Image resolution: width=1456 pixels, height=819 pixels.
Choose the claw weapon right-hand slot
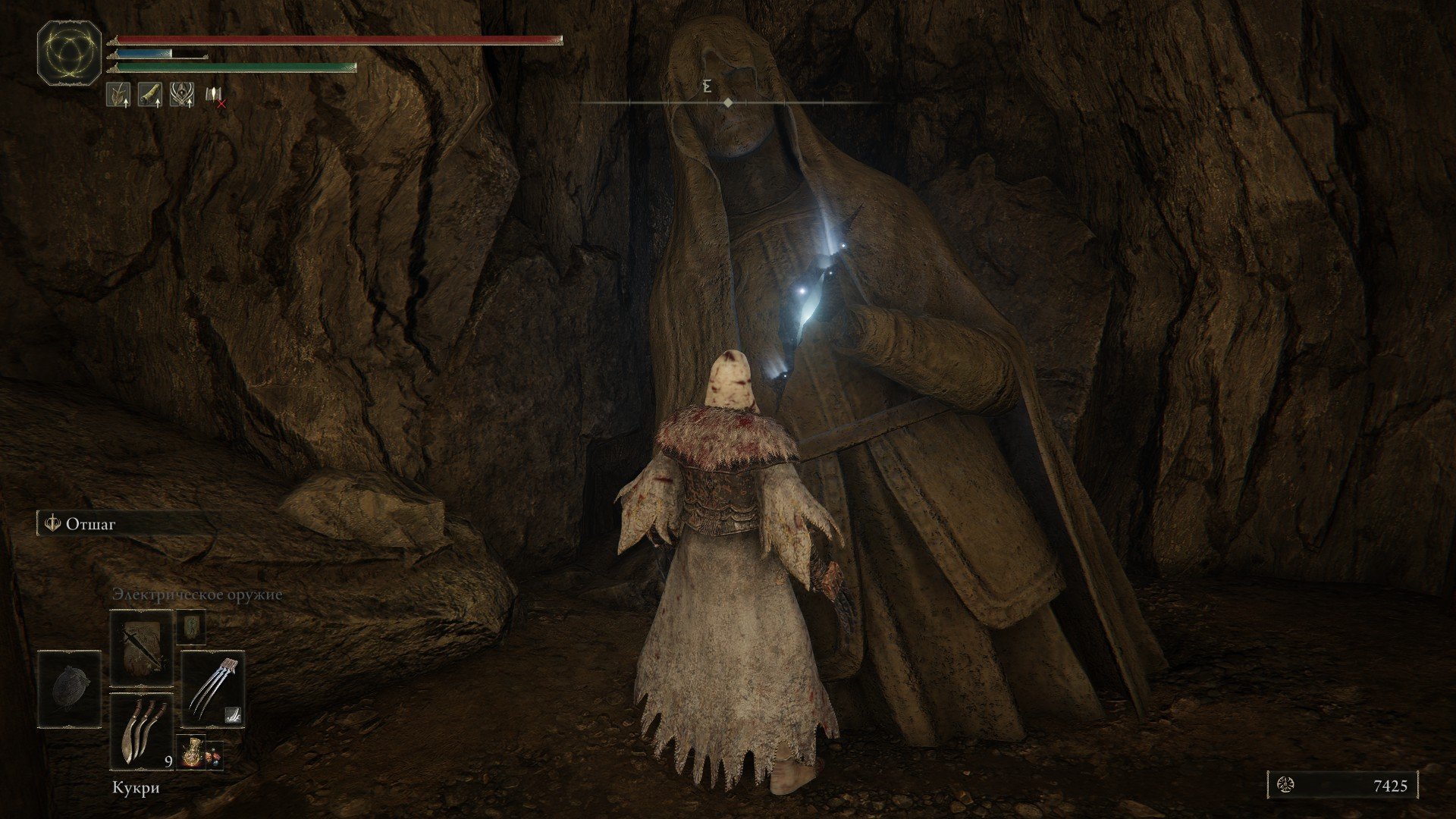[213, 689]
